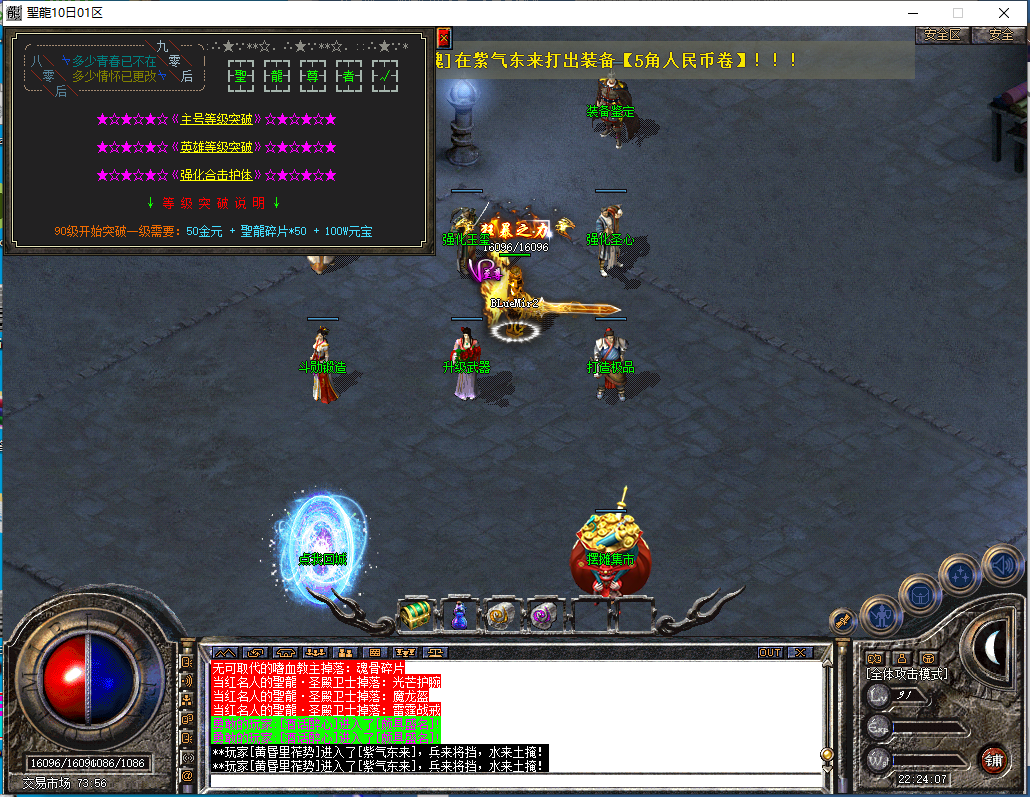Click the chat text input field
Viewport: 1030px width, 797px height.
(x=510, y=780)
